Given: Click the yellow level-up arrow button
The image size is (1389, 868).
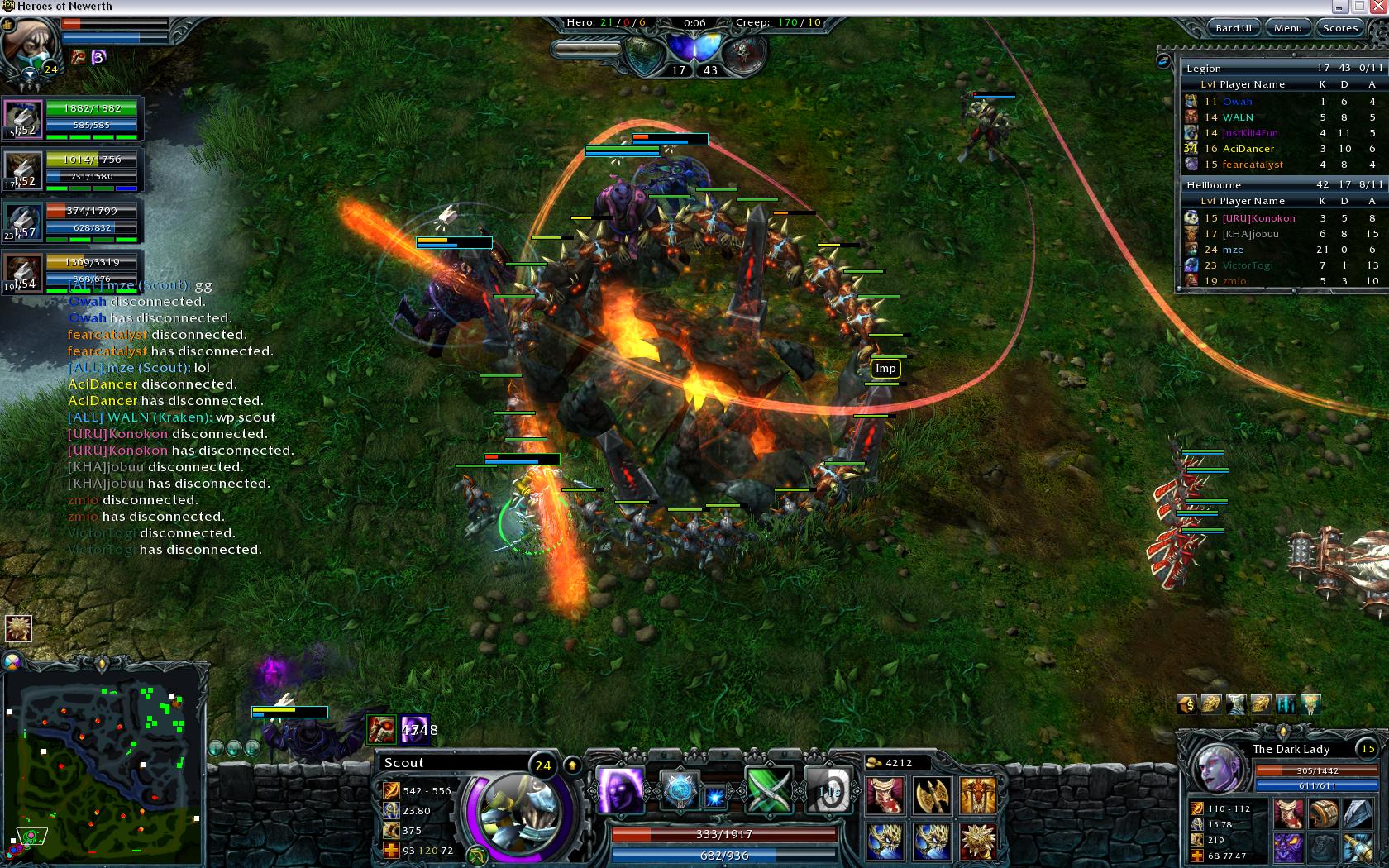Looking at the screenshot, I should (x=571, y=765).
